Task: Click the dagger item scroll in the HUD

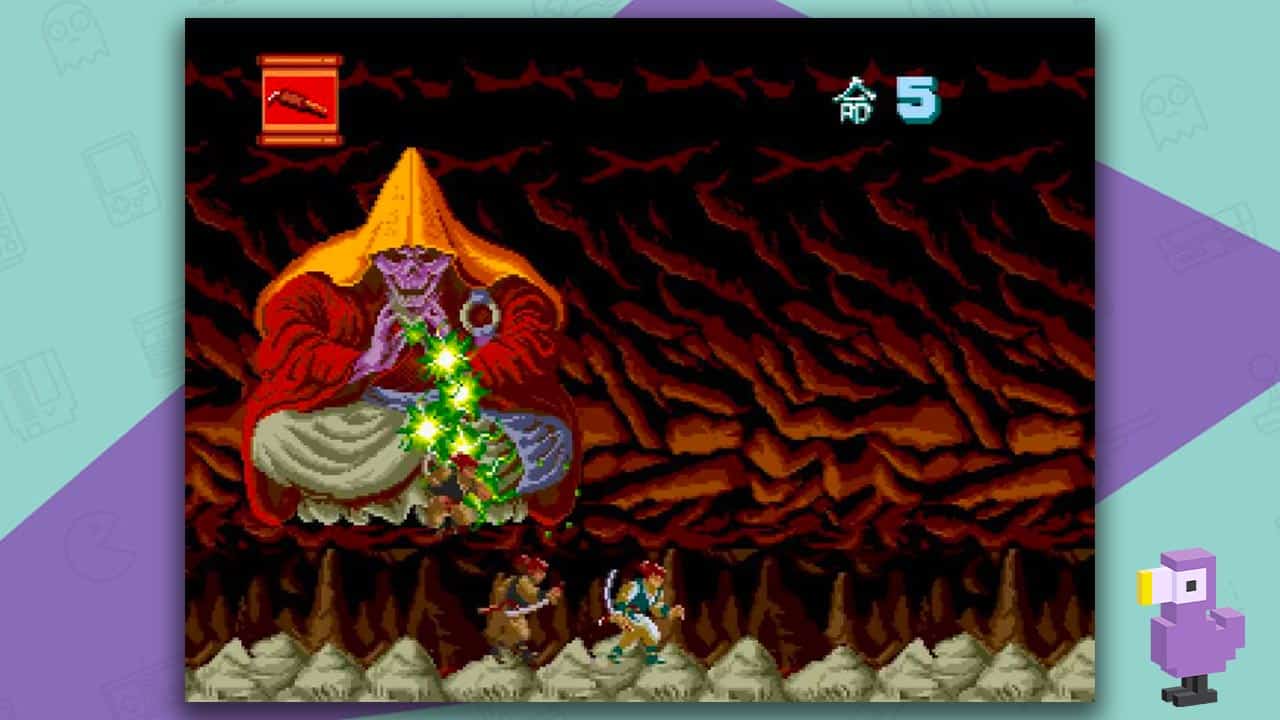Action: click(299, 97)
